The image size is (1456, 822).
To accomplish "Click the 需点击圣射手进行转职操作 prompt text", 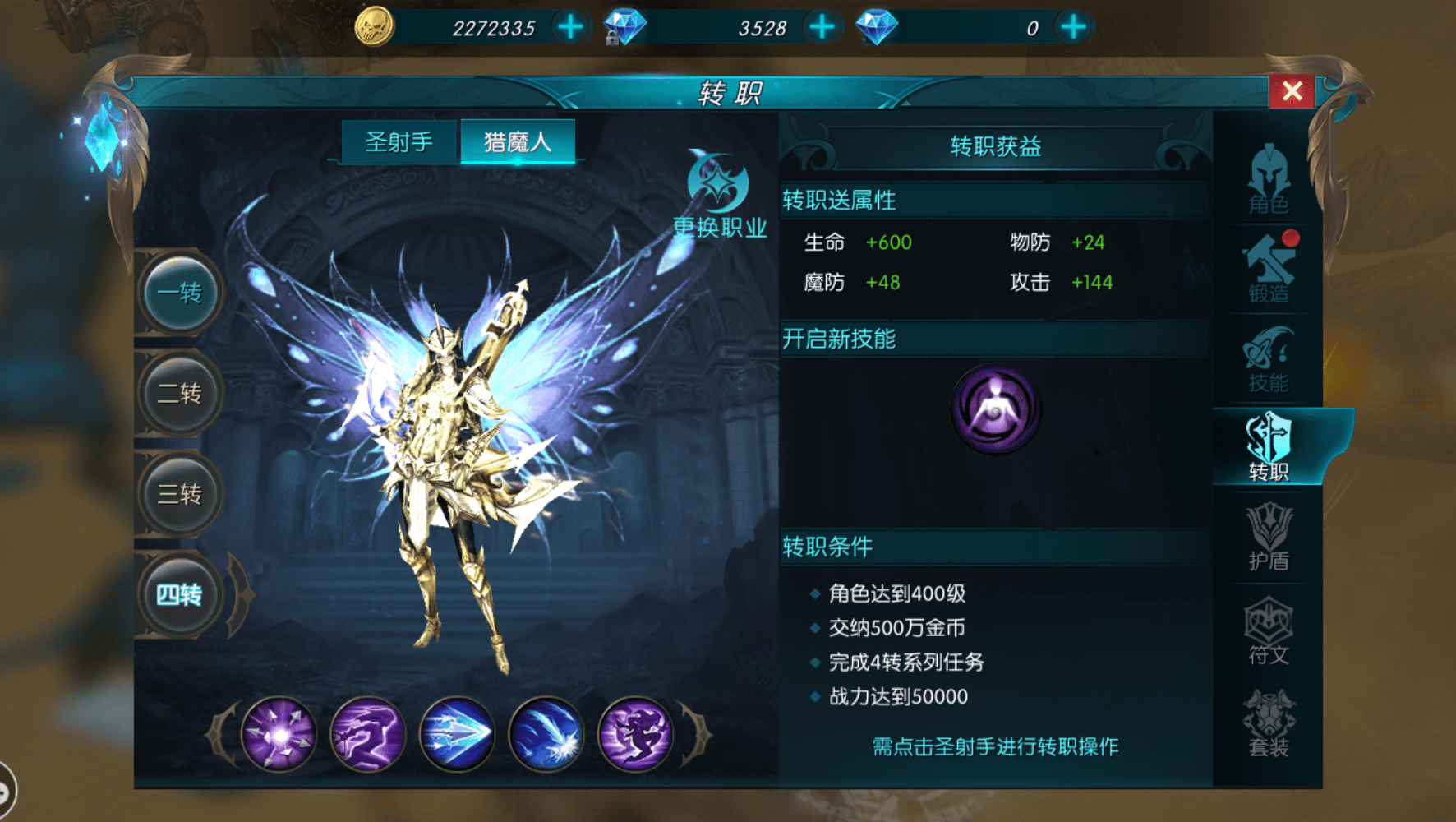I will coord(994,746).
